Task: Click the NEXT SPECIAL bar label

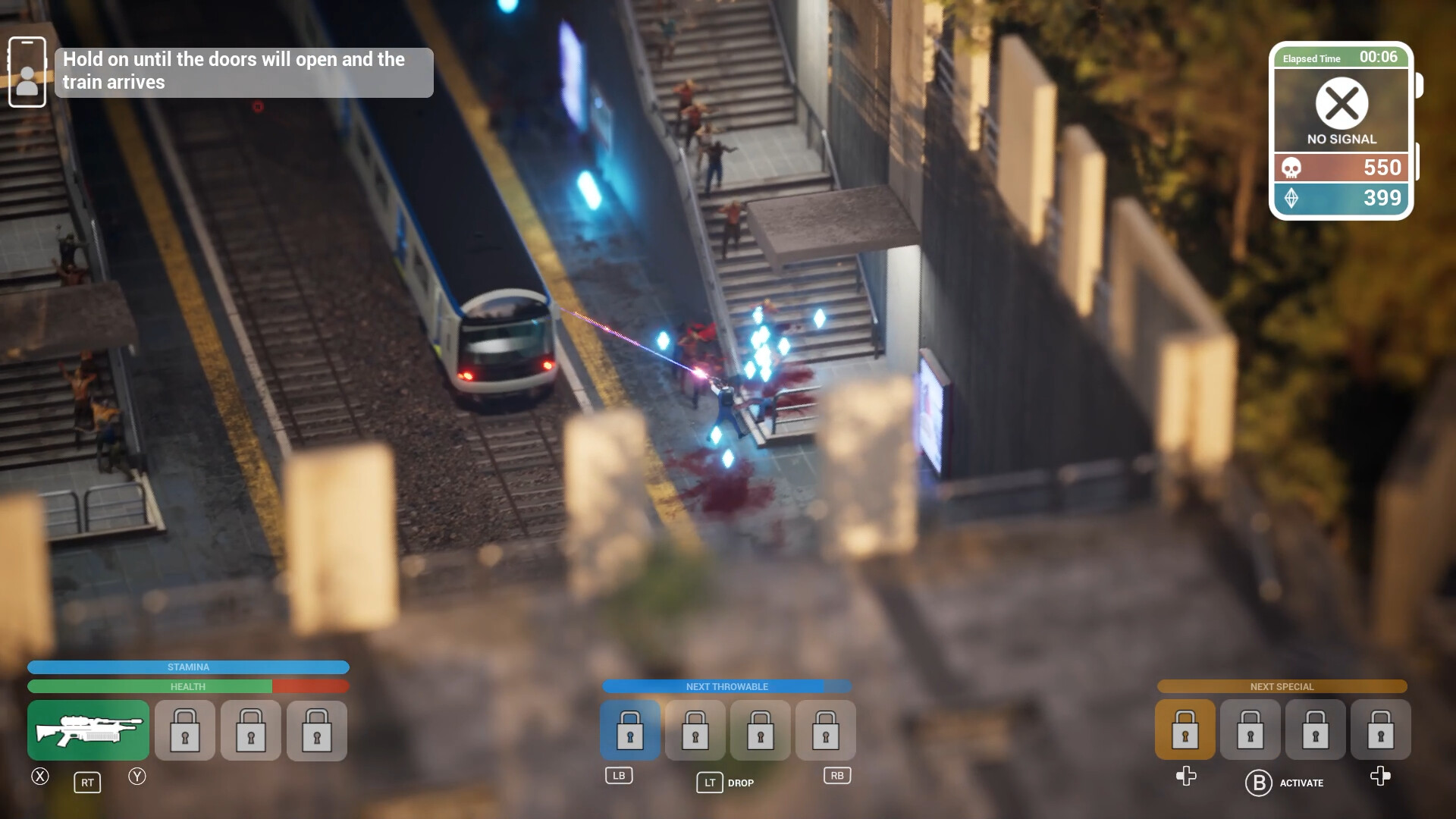Action: 1282,686
